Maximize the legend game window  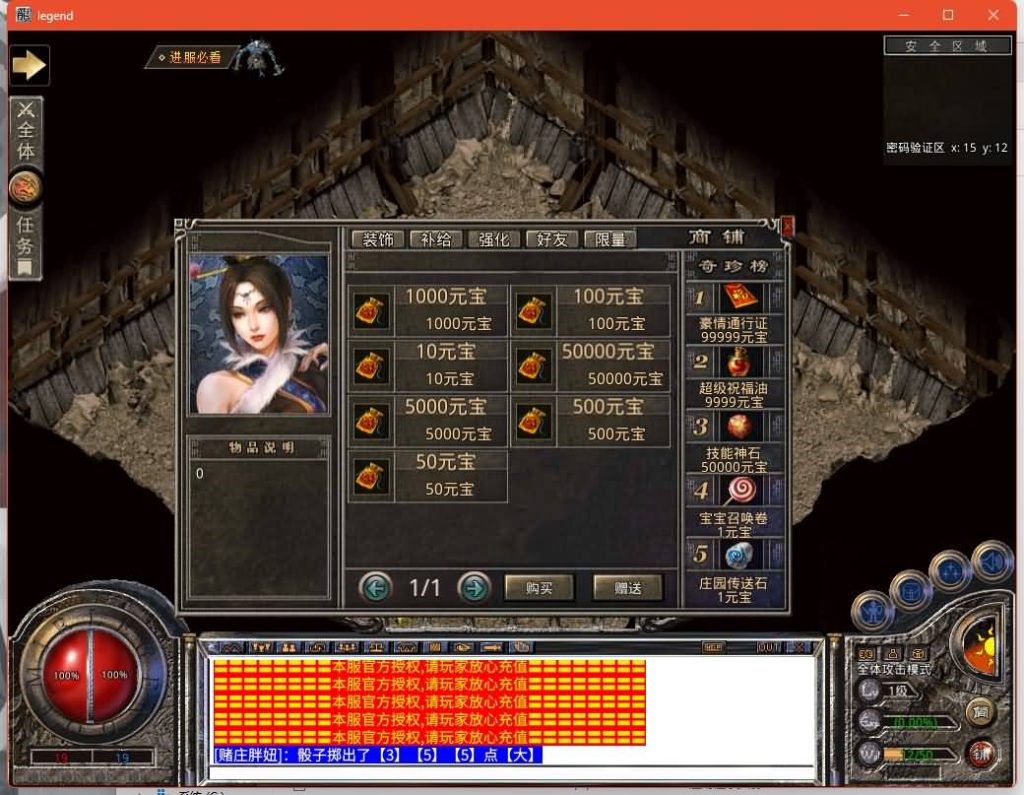(x=948, y=15)
